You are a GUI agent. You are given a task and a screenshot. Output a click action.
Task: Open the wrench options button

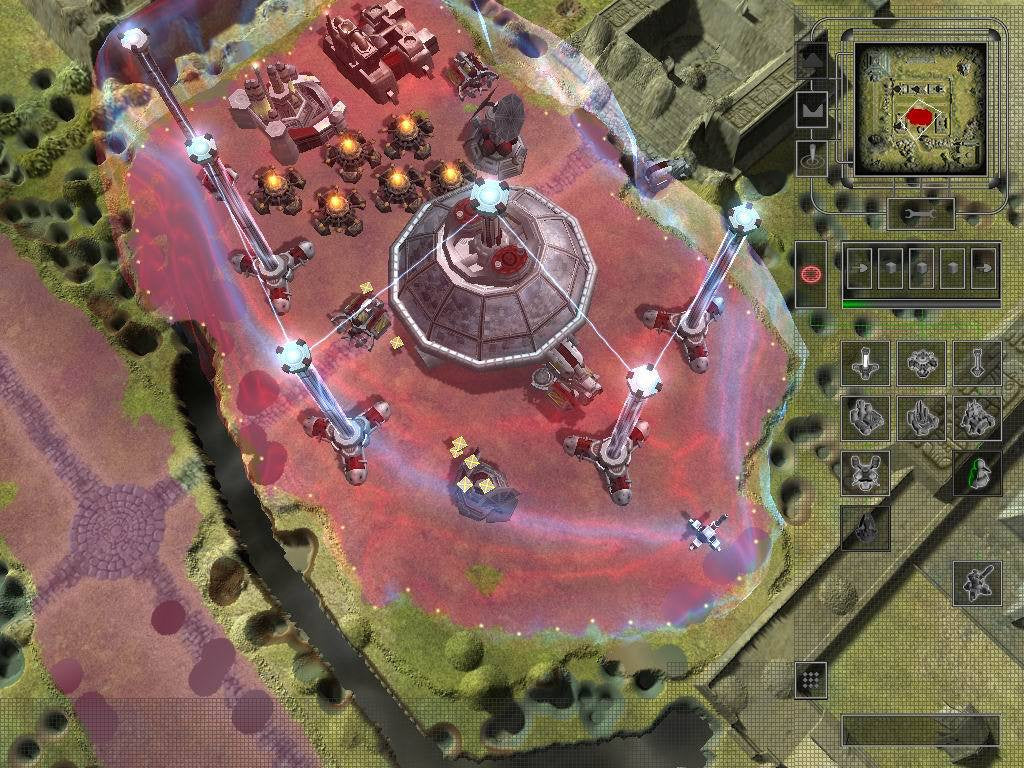(921, 213)
